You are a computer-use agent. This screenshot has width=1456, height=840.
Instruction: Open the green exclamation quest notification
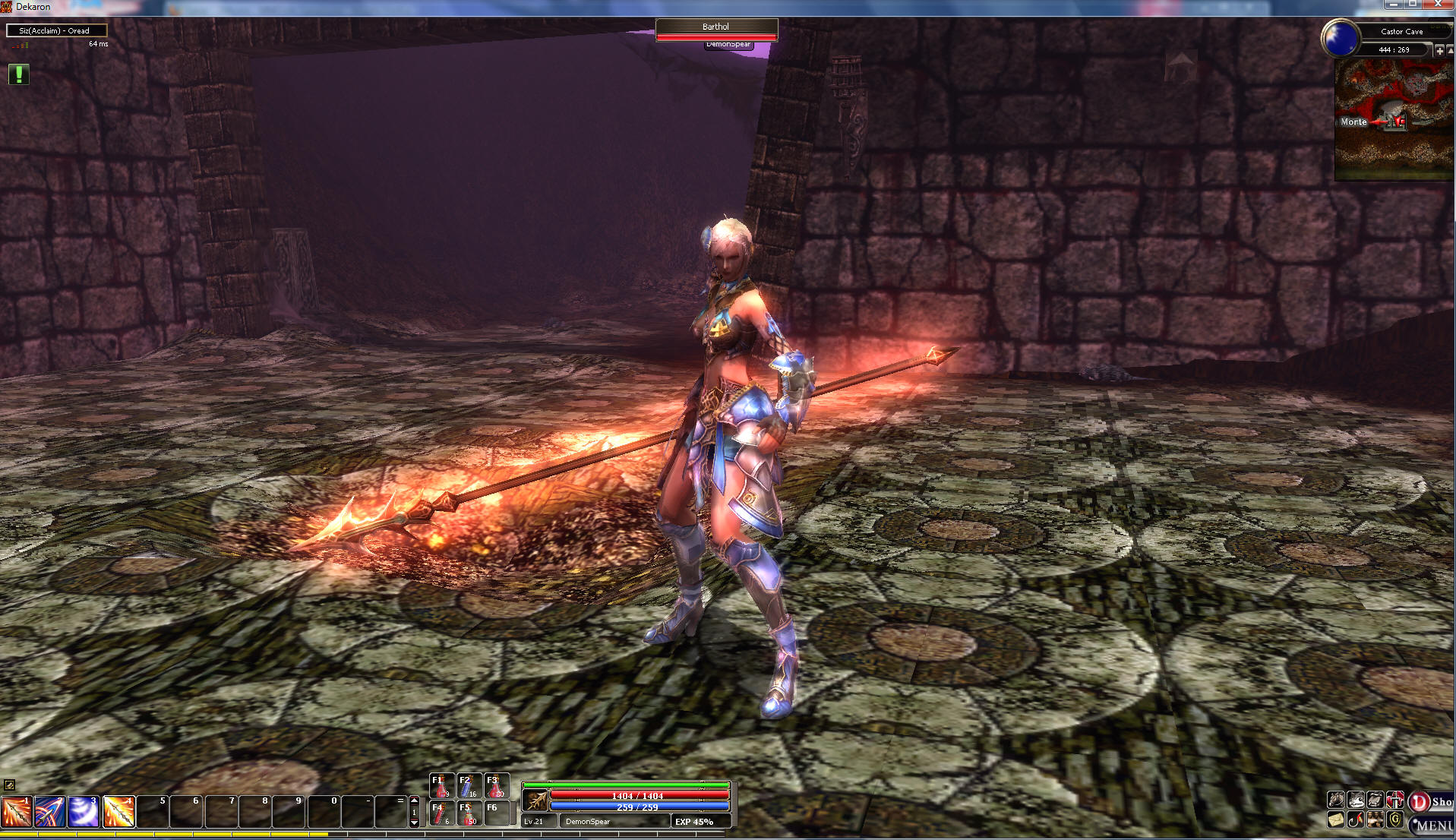pos(19,74)
